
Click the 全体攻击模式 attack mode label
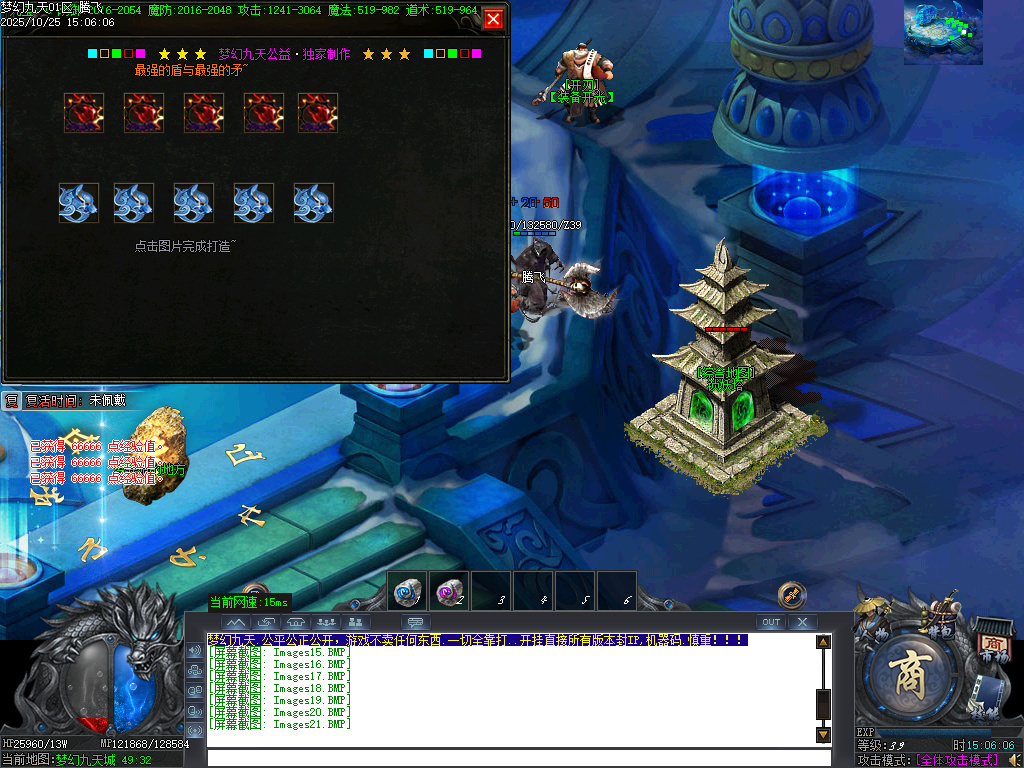click(955, 760)
